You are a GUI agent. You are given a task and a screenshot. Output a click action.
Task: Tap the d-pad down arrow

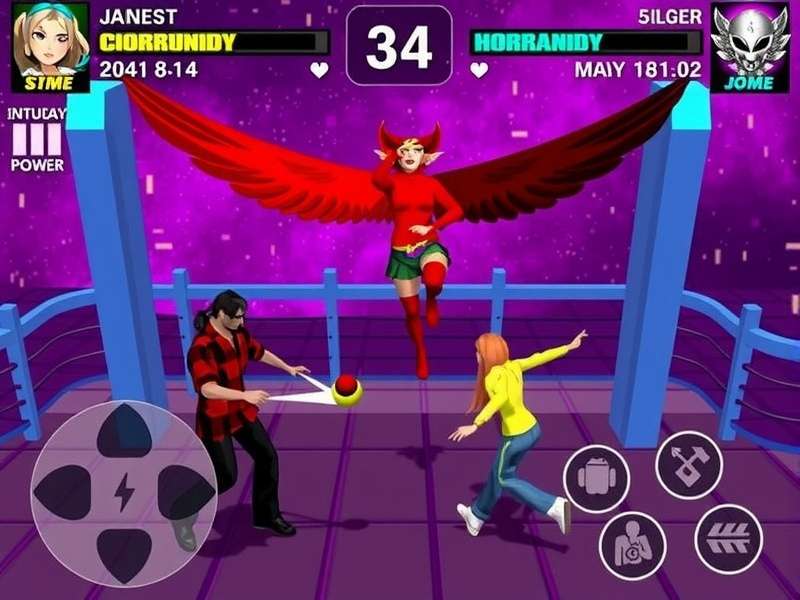124,552
